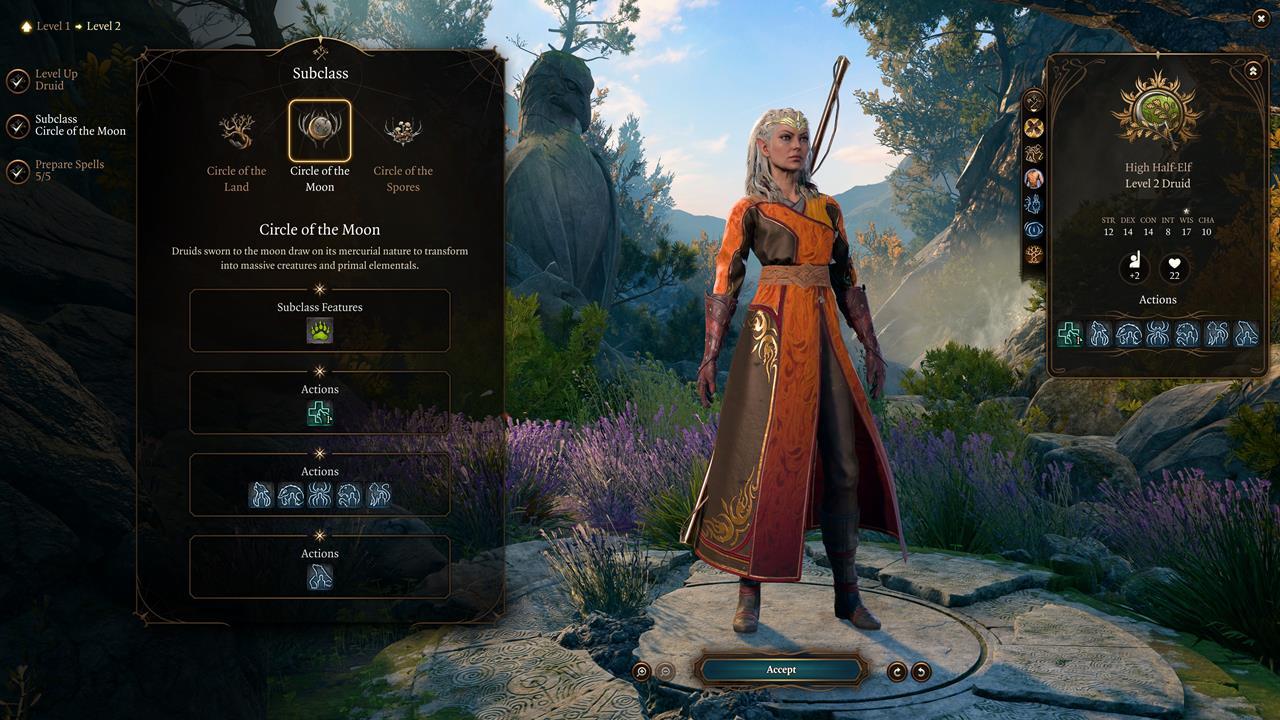The image size is (1280, 720).
Task: Expand the Subclass Features section
Action: click(320, 307)
